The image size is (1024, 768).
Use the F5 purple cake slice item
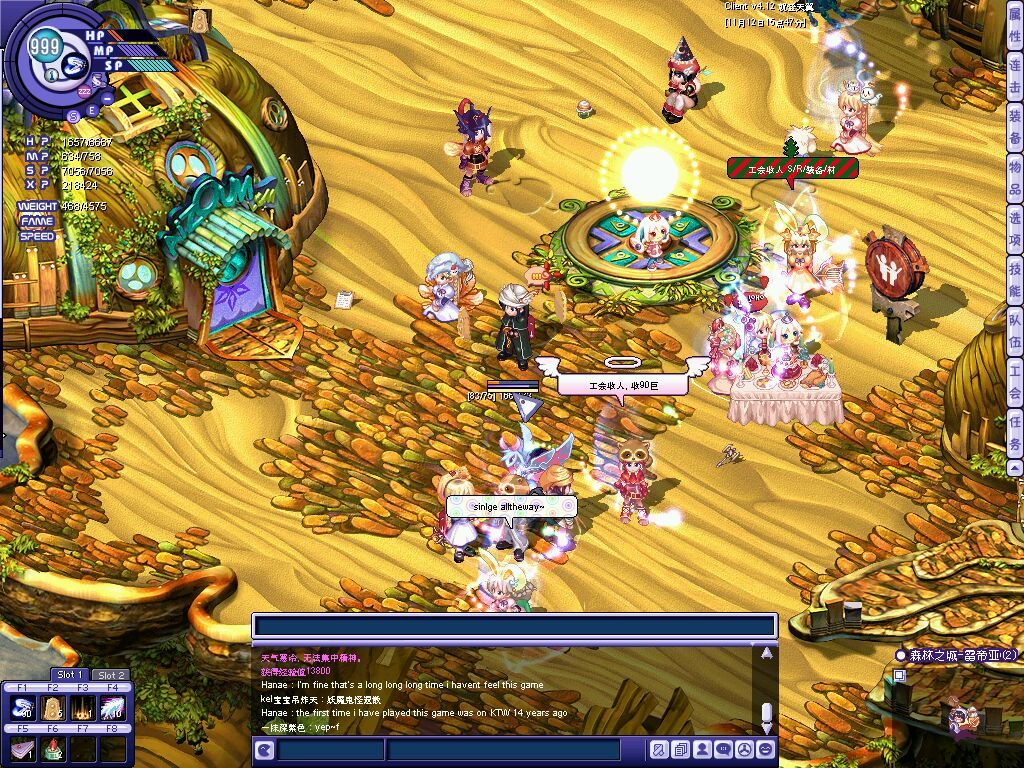[x=22, y=748]
